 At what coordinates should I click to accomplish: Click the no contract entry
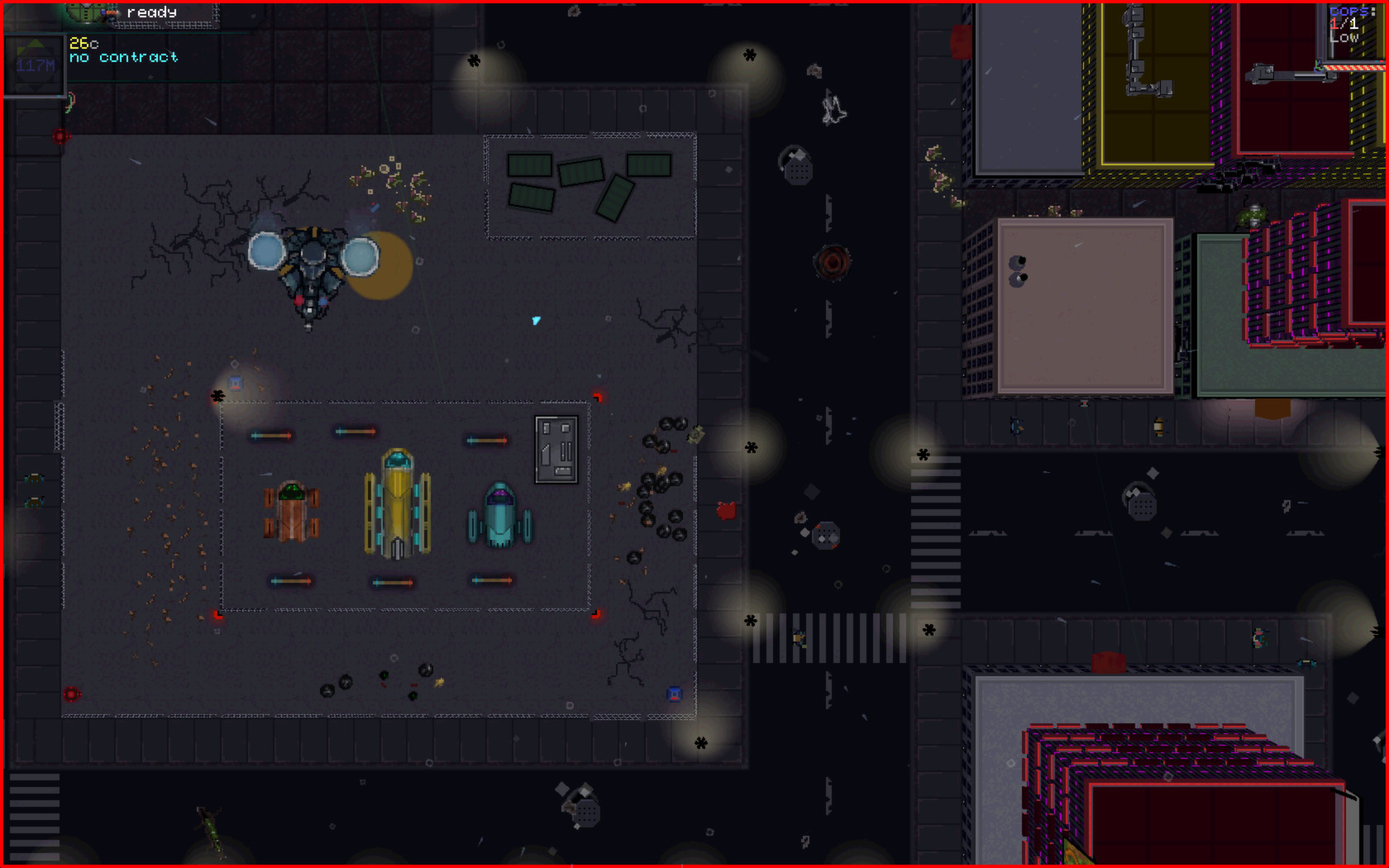pos(123,57)
